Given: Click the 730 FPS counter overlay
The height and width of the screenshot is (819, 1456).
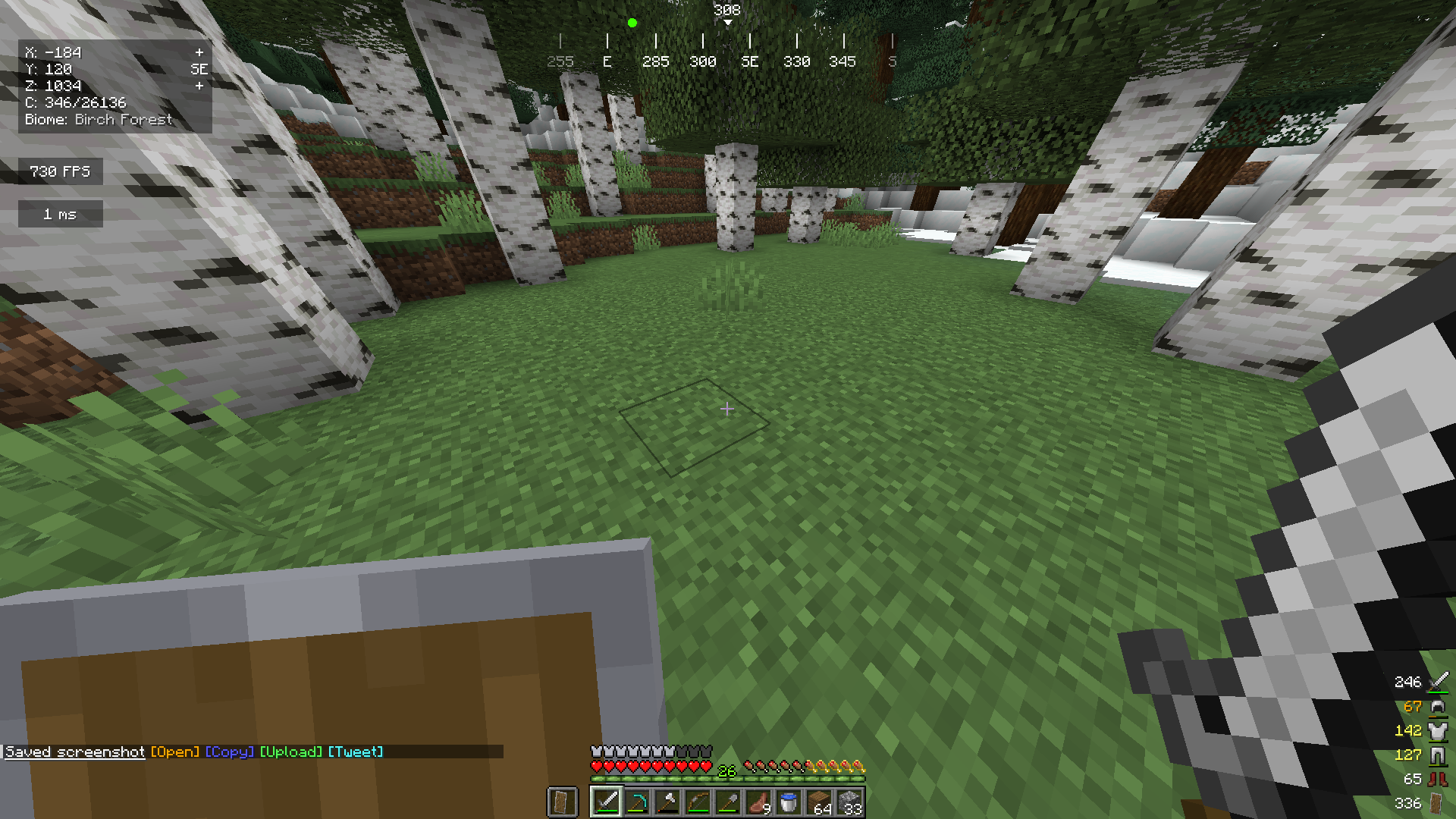Looking at the screenshot, I should pyautogui.click(x=60, y=171).
